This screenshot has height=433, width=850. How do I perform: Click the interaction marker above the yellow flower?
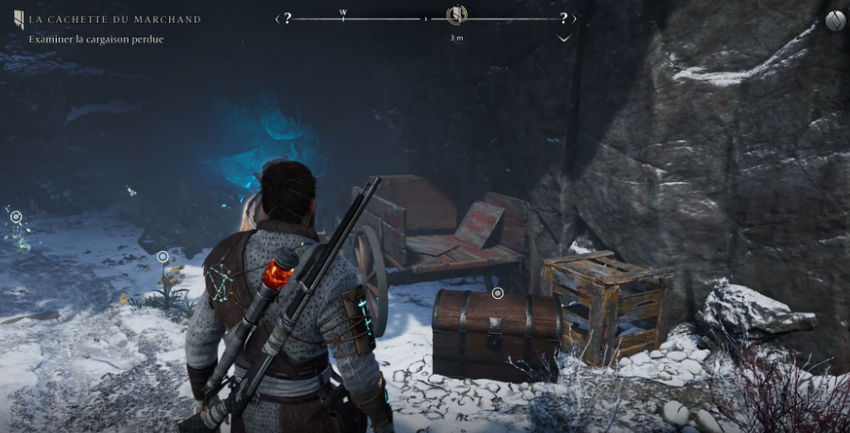point(163,257)
